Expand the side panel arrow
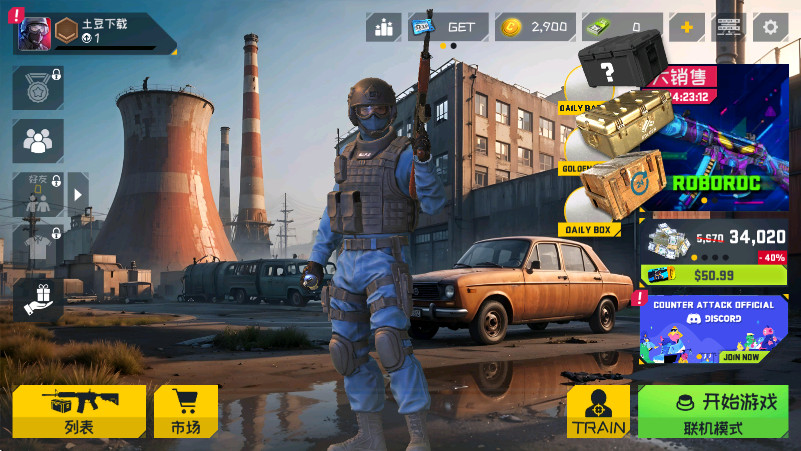The height and width of the screenshot is (451, 801). (78, 194)
